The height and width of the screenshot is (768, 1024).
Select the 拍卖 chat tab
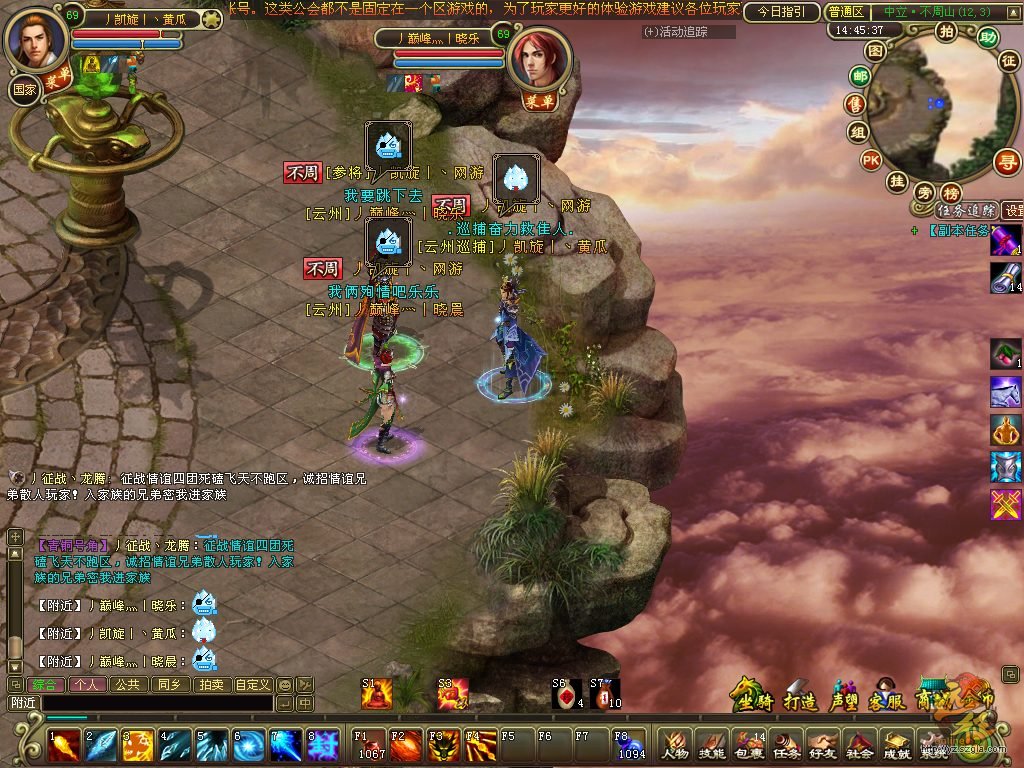coord(210,685)
